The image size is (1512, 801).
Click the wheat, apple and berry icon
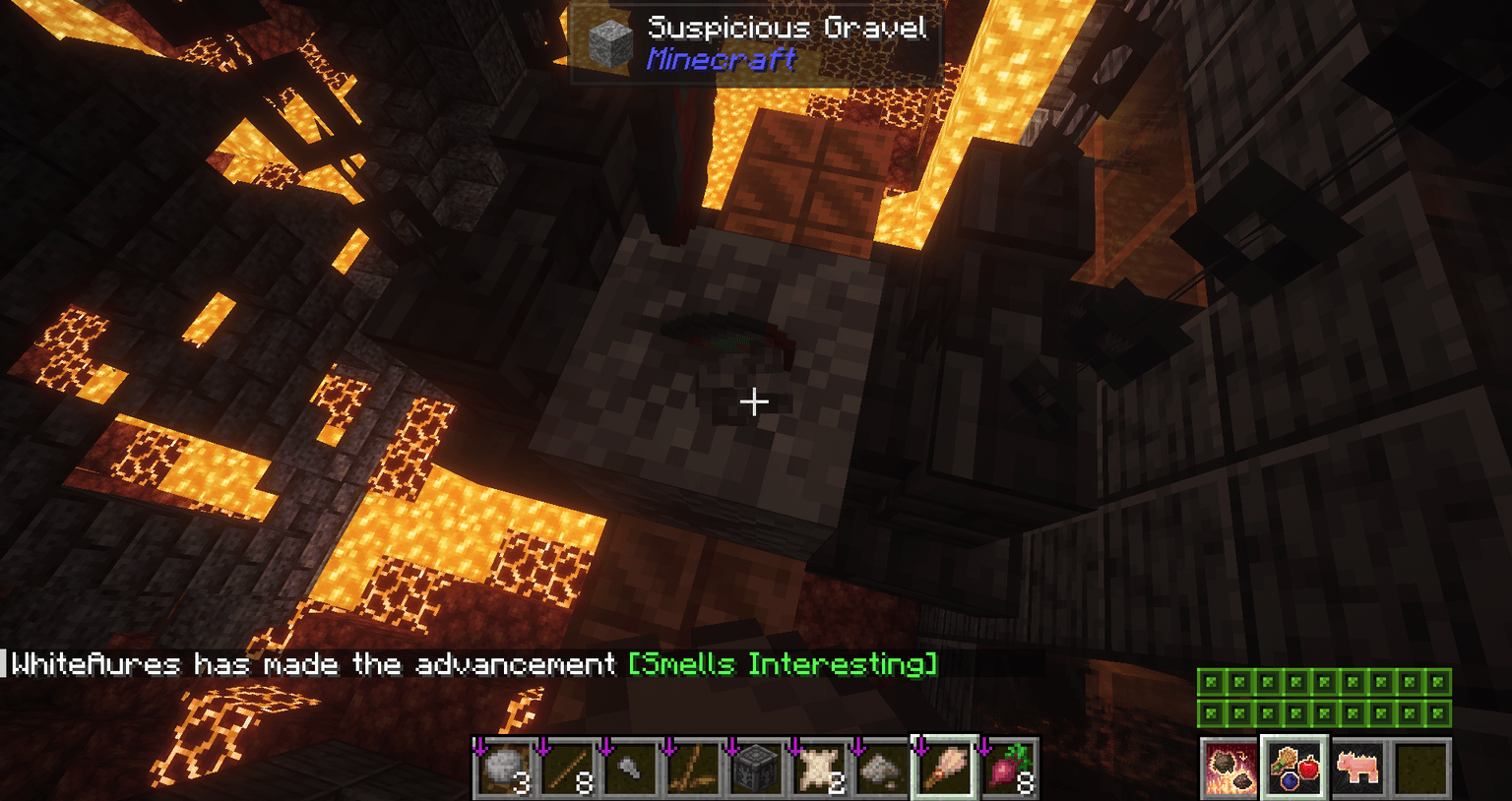coord(1293,767)
